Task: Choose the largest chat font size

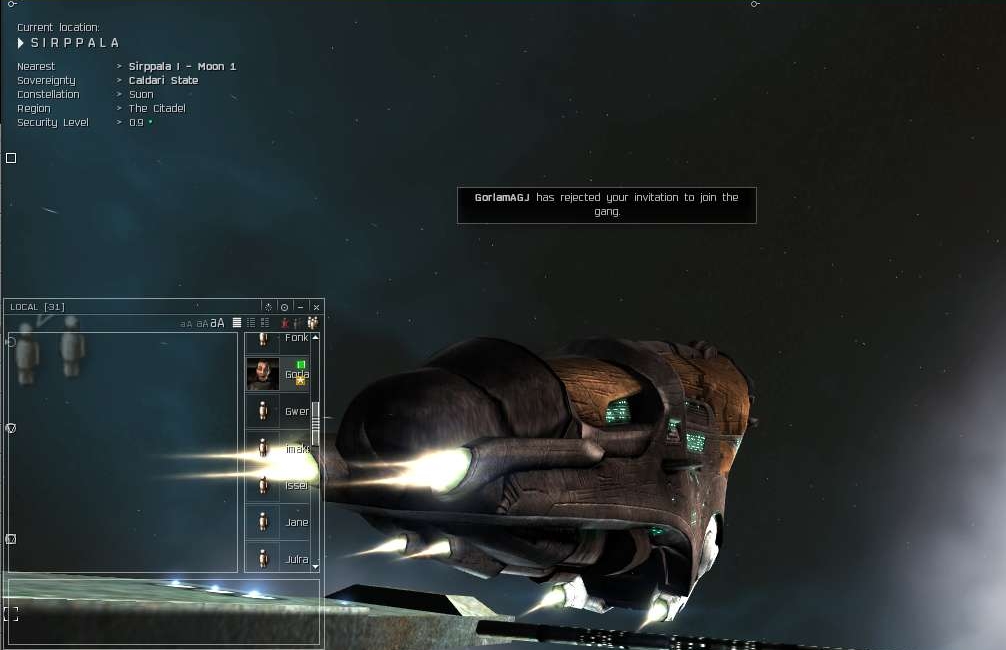Action: (217, 323)
